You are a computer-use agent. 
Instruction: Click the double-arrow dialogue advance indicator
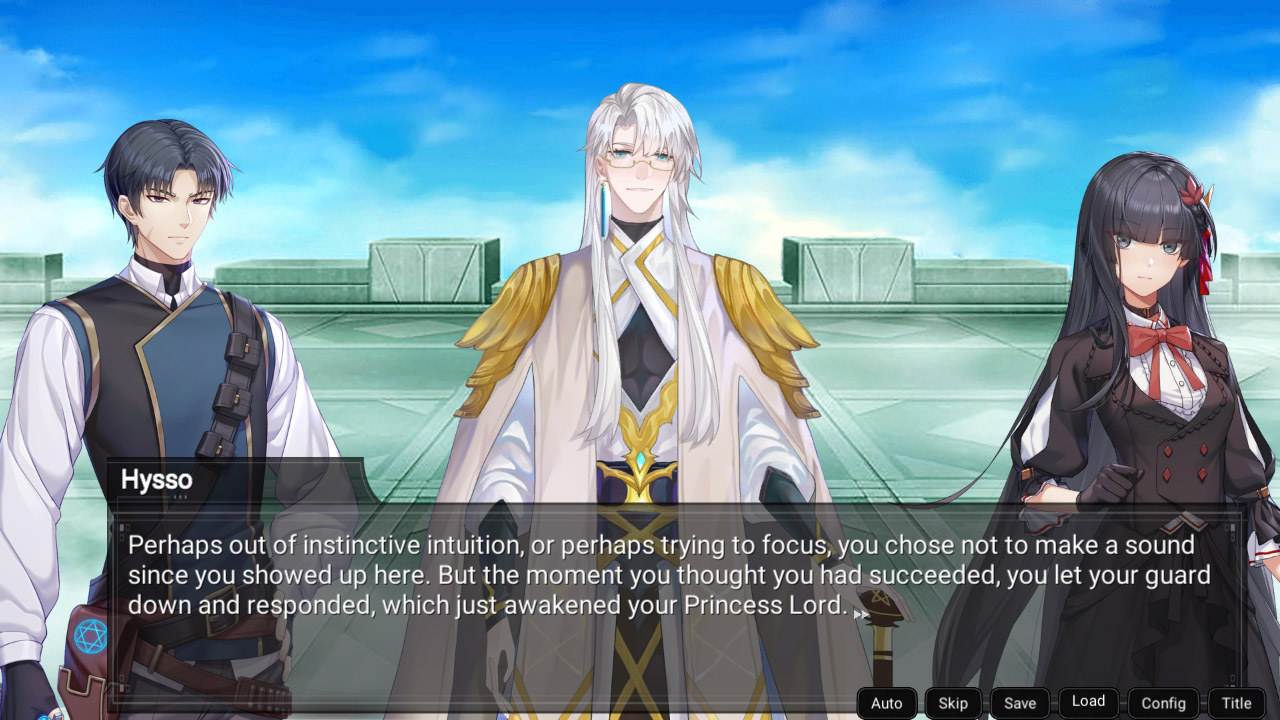click(x=862, y=612)
